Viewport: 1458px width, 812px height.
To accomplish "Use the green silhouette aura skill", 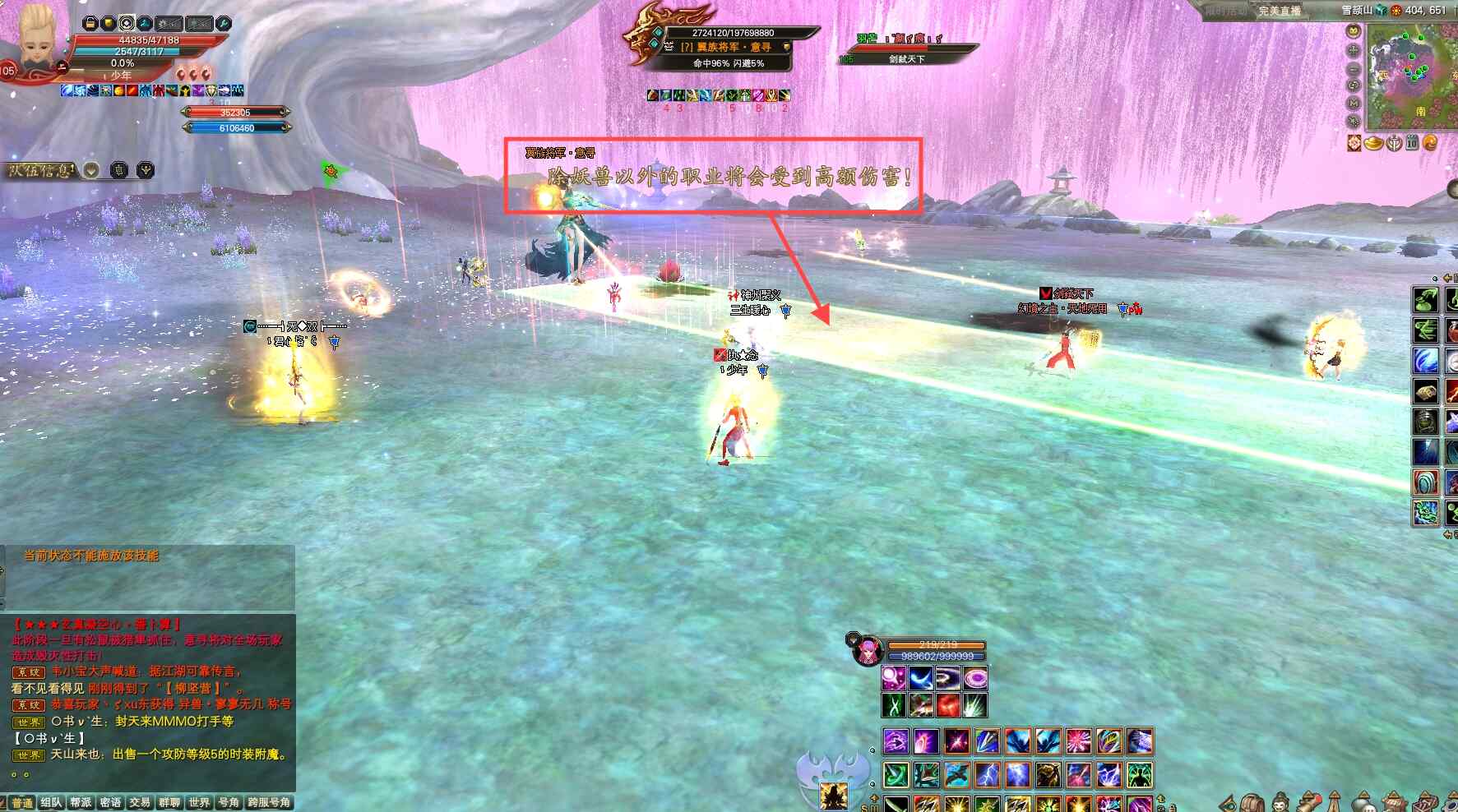I will click(x=1139, y=774).
